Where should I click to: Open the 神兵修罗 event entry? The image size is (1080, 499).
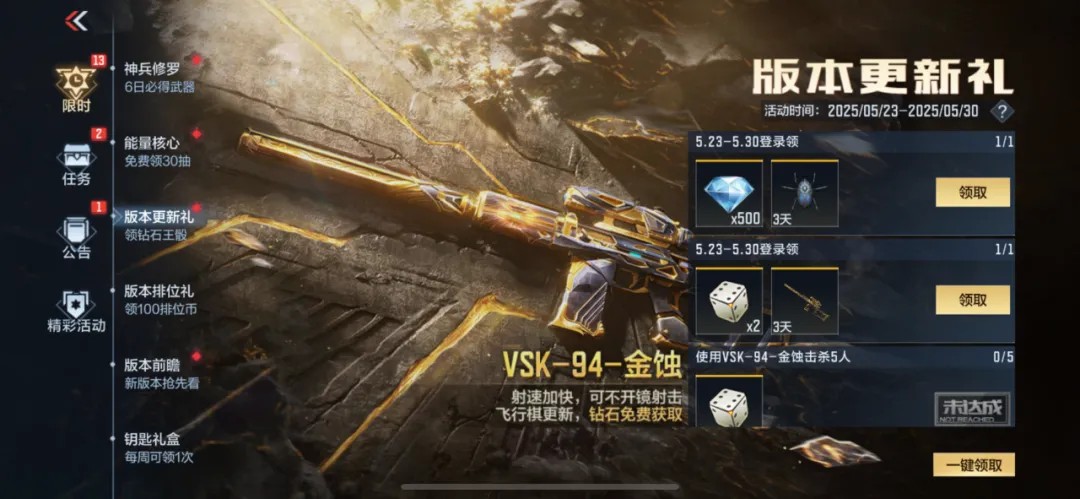[x=158, y=78]
